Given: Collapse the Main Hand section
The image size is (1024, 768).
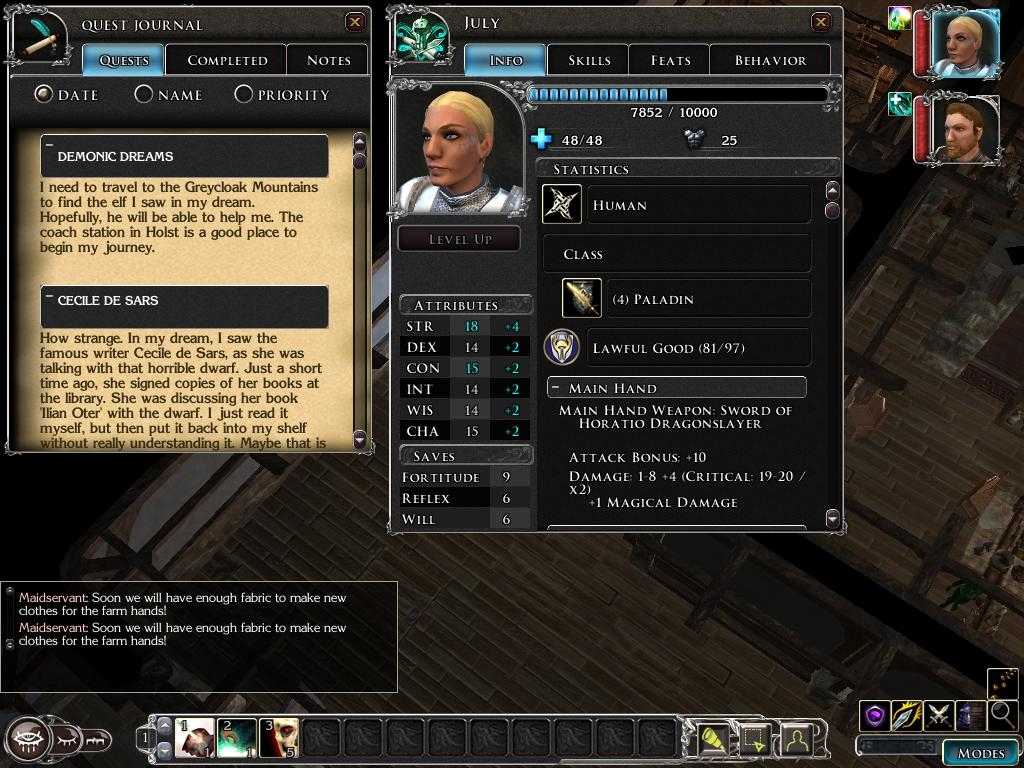Looking at the screenshot, I should click(555, 388).
